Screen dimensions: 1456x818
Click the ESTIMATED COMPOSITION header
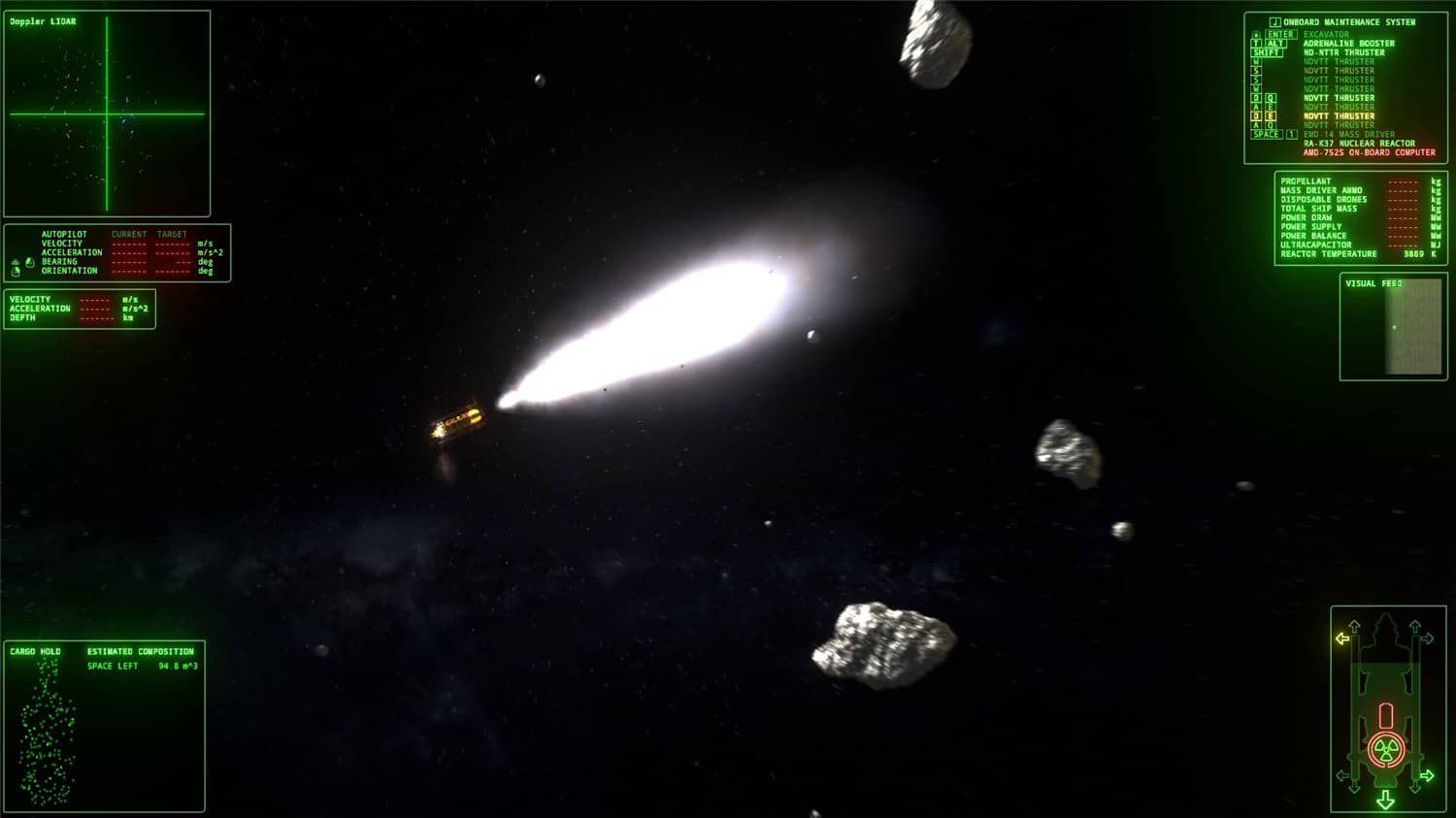[x=141, y=651]
